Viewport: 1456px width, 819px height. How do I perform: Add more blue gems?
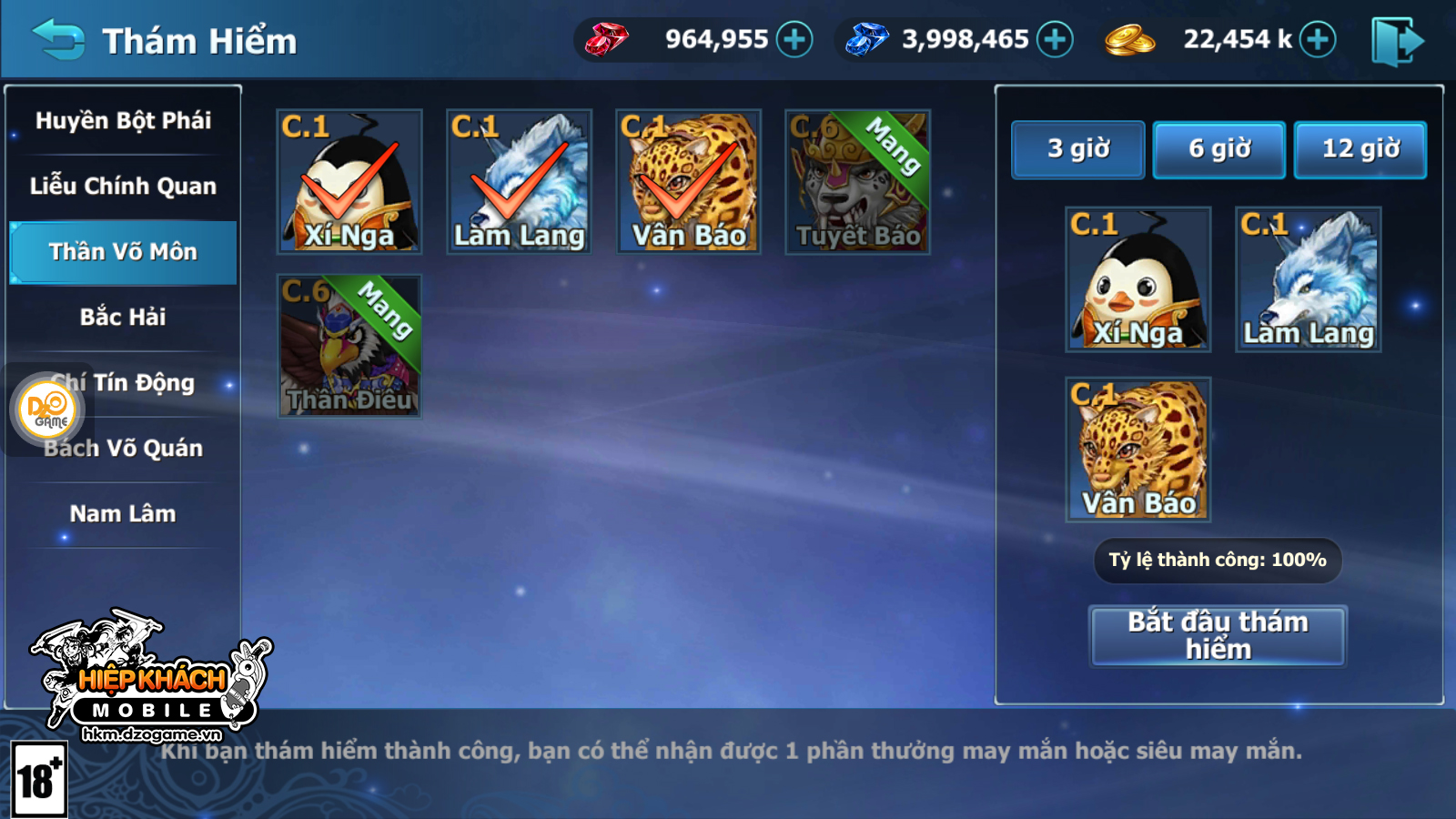coord(1056,40)
